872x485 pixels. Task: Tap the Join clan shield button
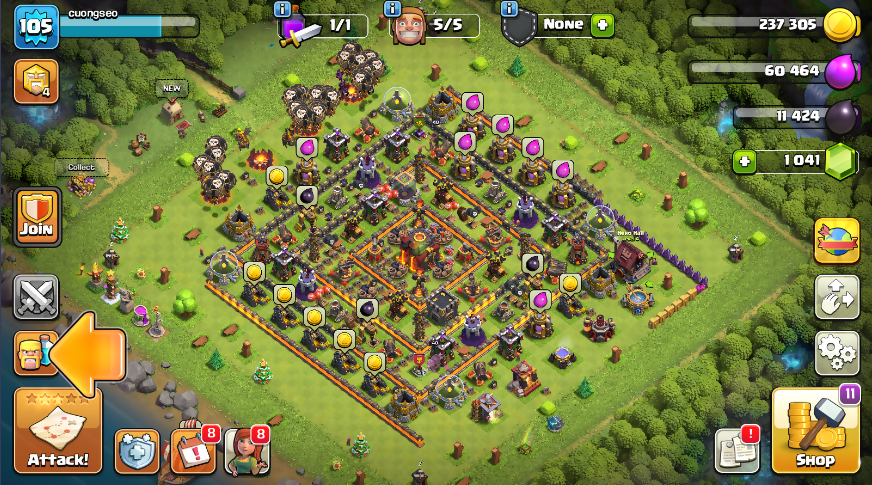point(37,217)
